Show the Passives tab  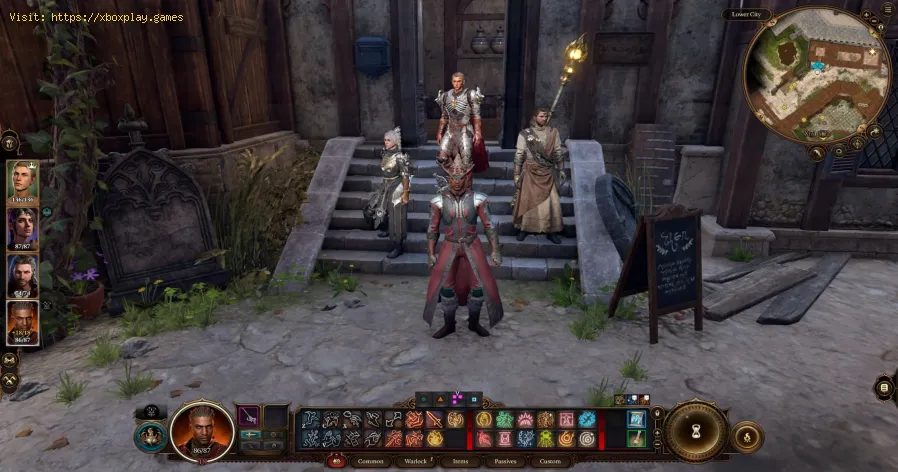(x=503, y=461)
